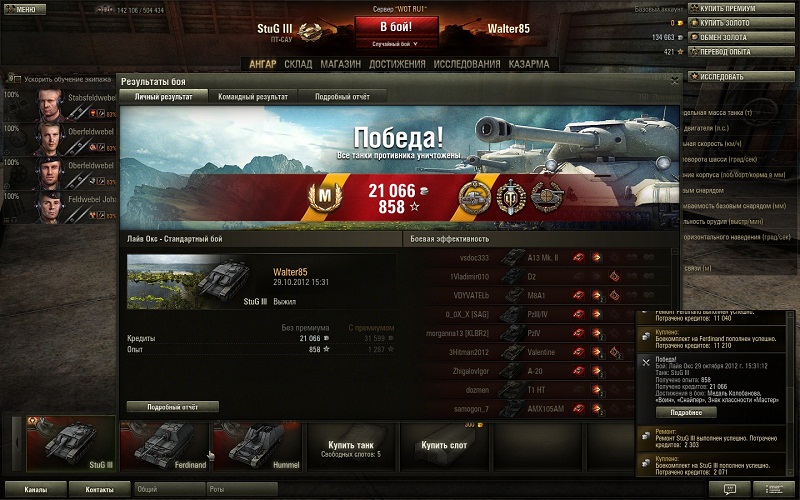Screen dimensions: 800x500
Task: Open the Каналы chat button
Action: pos(35,490)
